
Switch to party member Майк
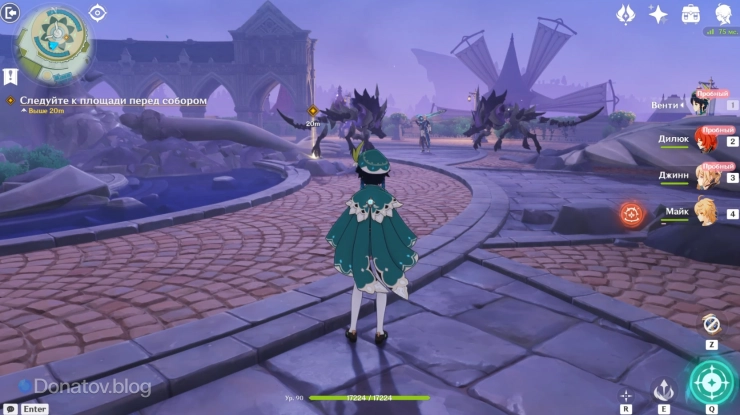(704, 212)
